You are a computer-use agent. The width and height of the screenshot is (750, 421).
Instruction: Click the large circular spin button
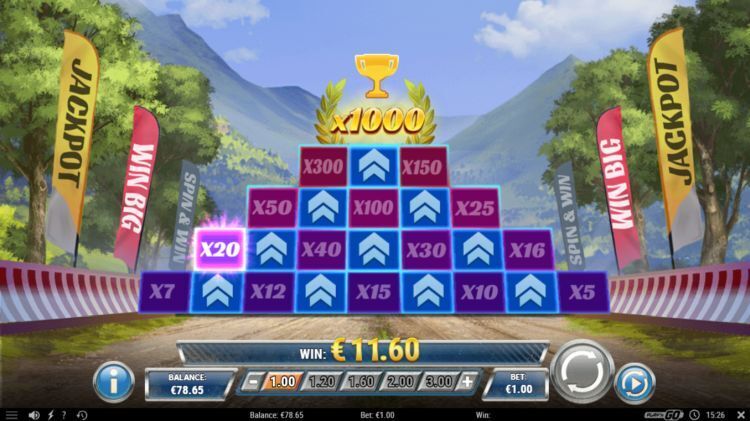[581, 373]
